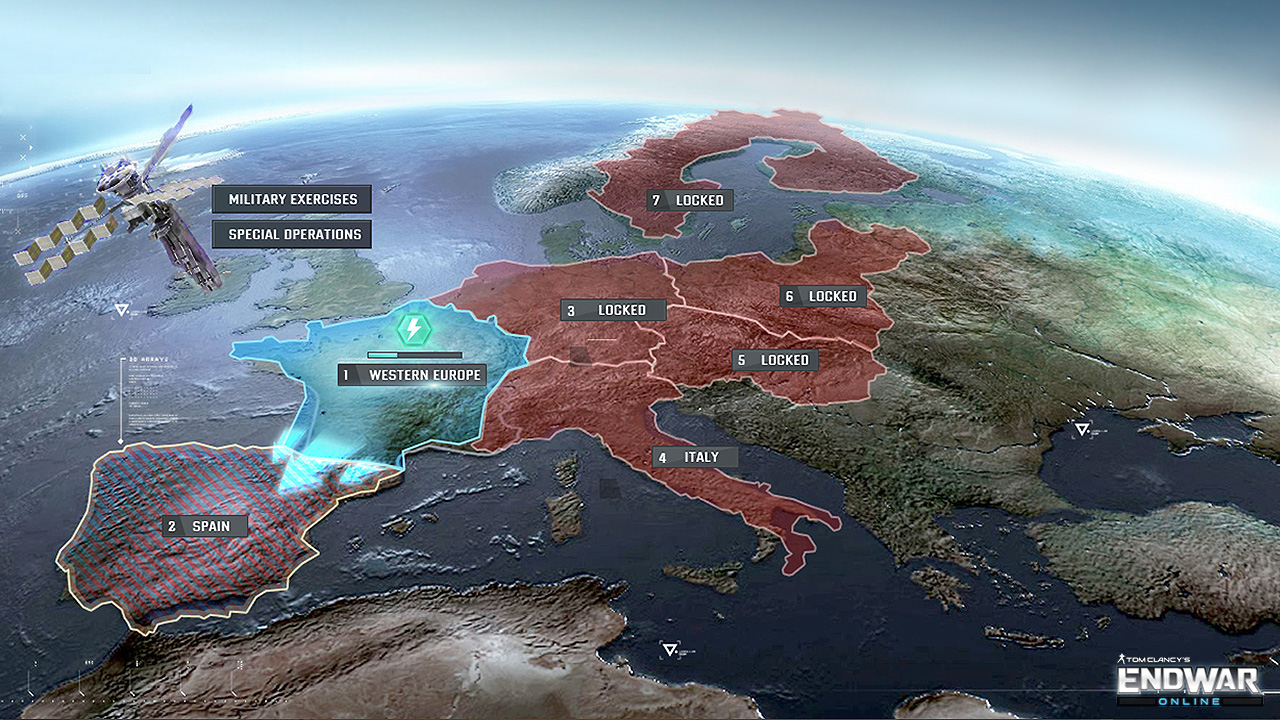The height and width of the screenshot is (720, 1280).
Task: Click the locked region 5 label
Action: (776, 359)
